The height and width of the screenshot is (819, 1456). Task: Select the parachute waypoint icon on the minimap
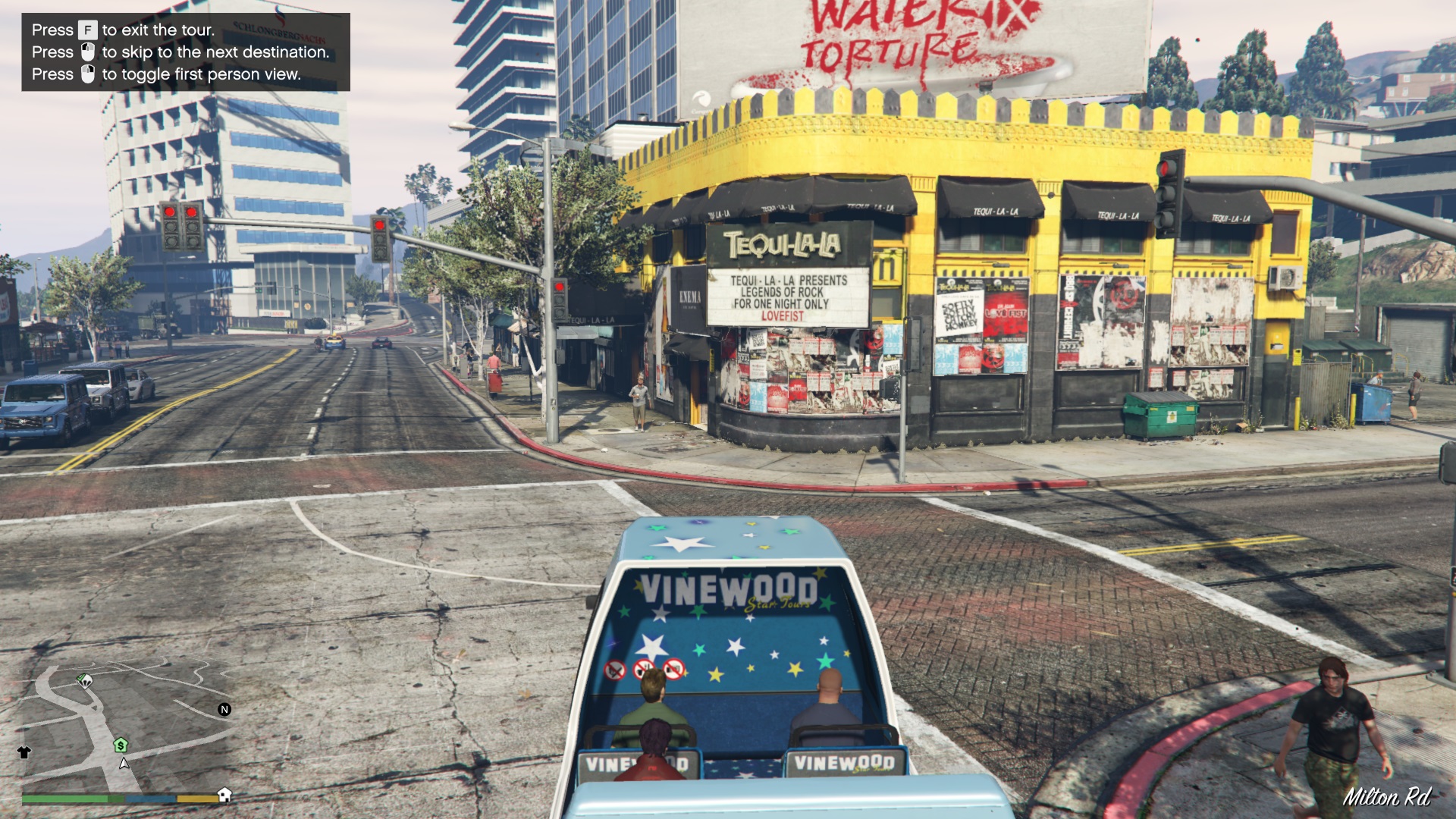point(85,682)
